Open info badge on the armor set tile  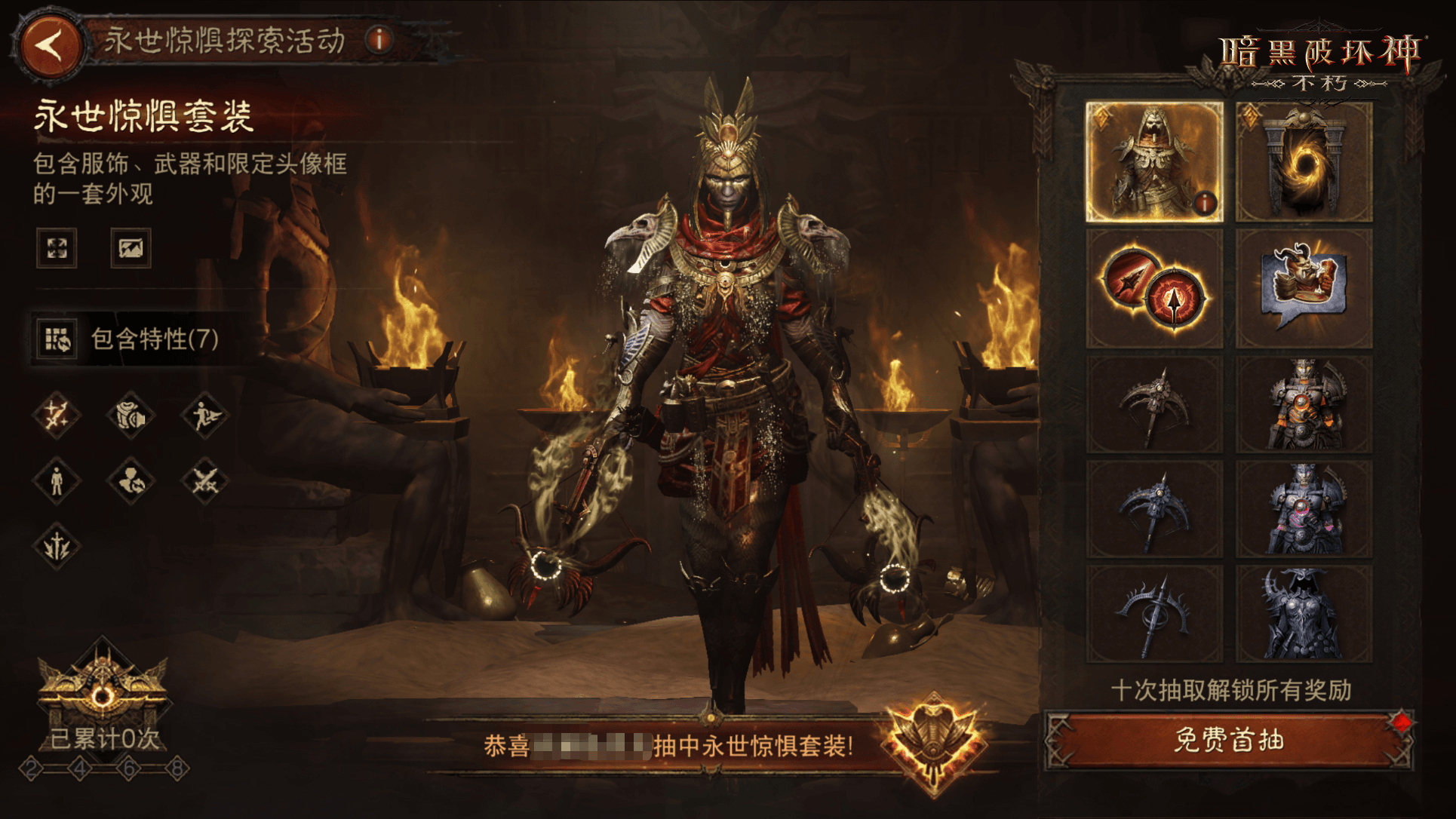pyautogui.click(x=1205, y=202)
